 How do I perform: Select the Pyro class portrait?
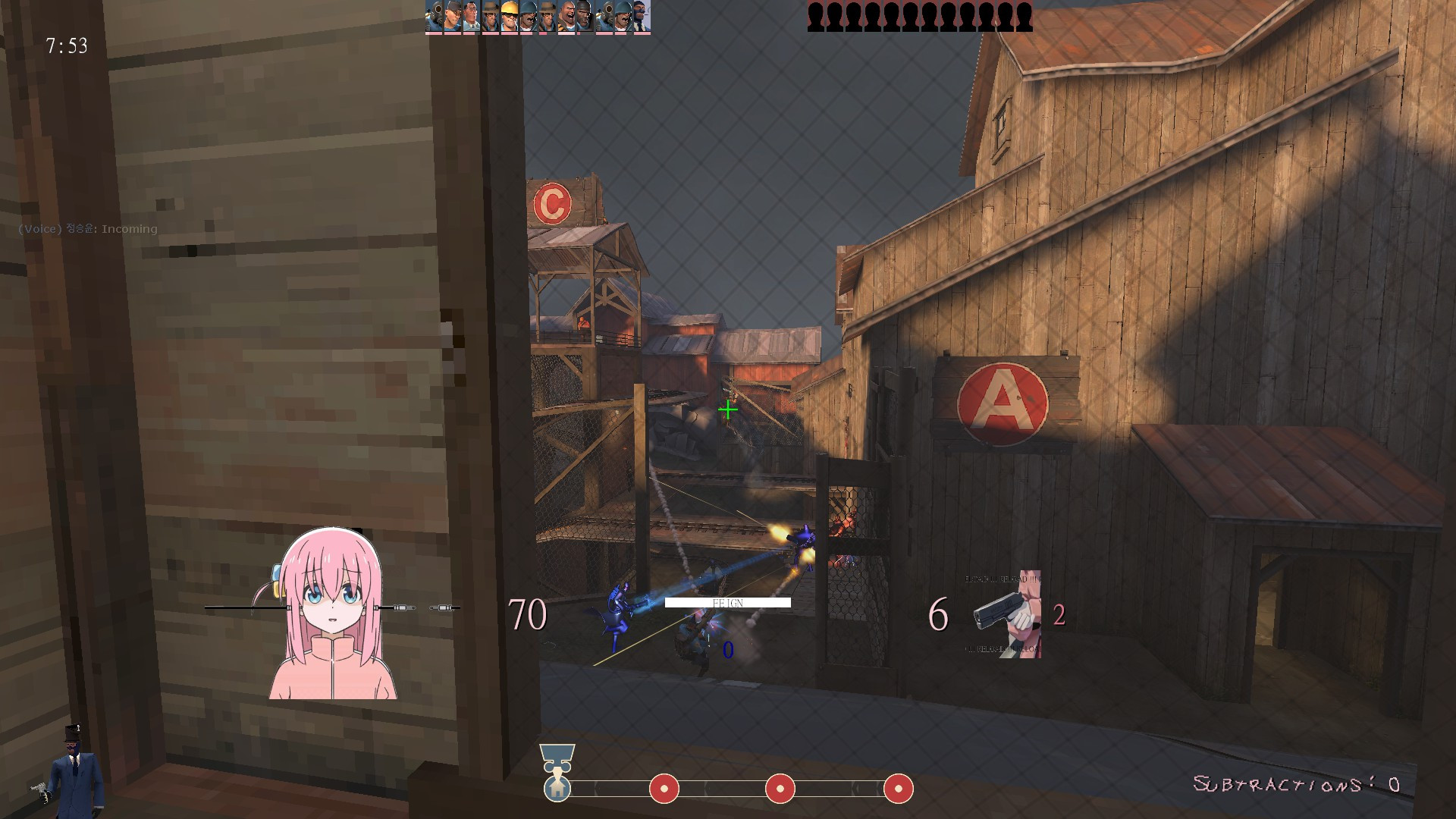coord(435,15)
